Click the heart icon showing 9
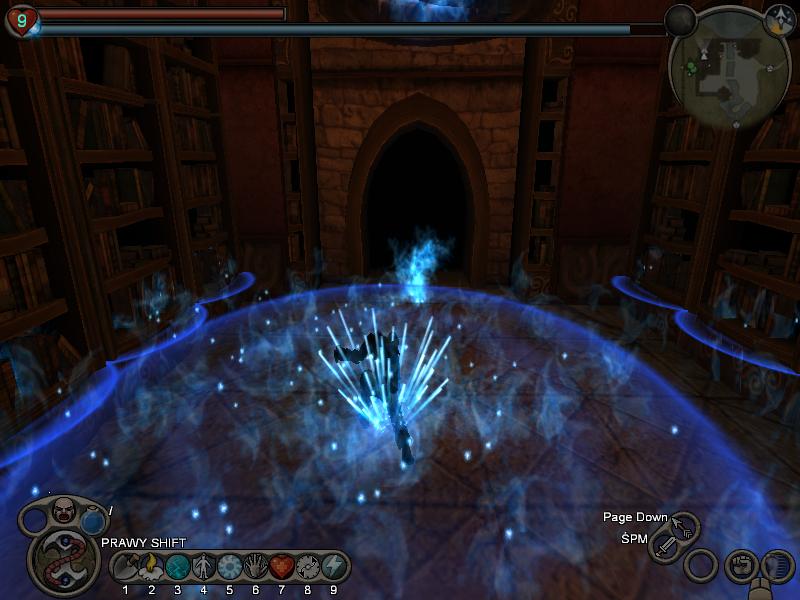Viewport: 800px width, 600px height. [x=21, y=19]
